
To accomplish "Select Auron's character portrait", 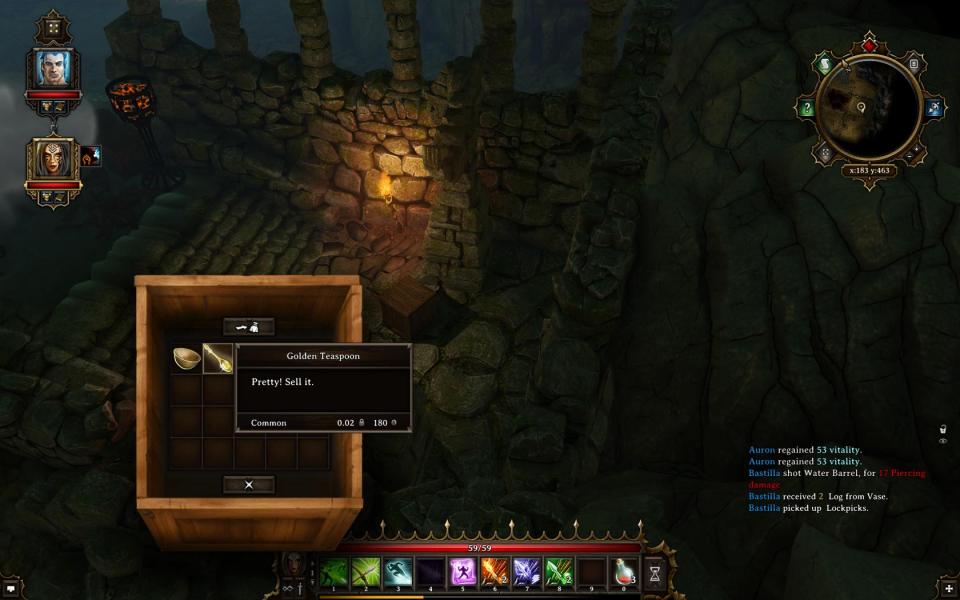I will [53, 67].
